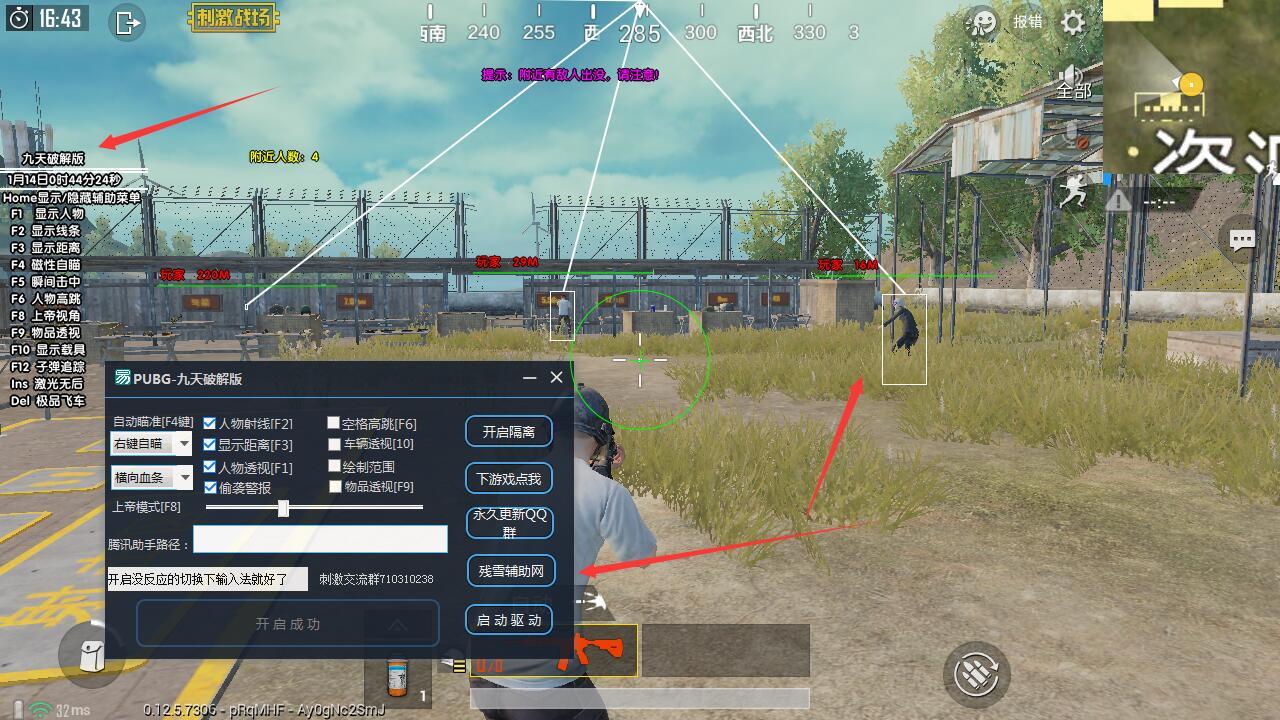The height and width of the screenshot is (720, 1280).
Task: Disable the 人物透视[F1] checkbox
Action: click(208, 467)
